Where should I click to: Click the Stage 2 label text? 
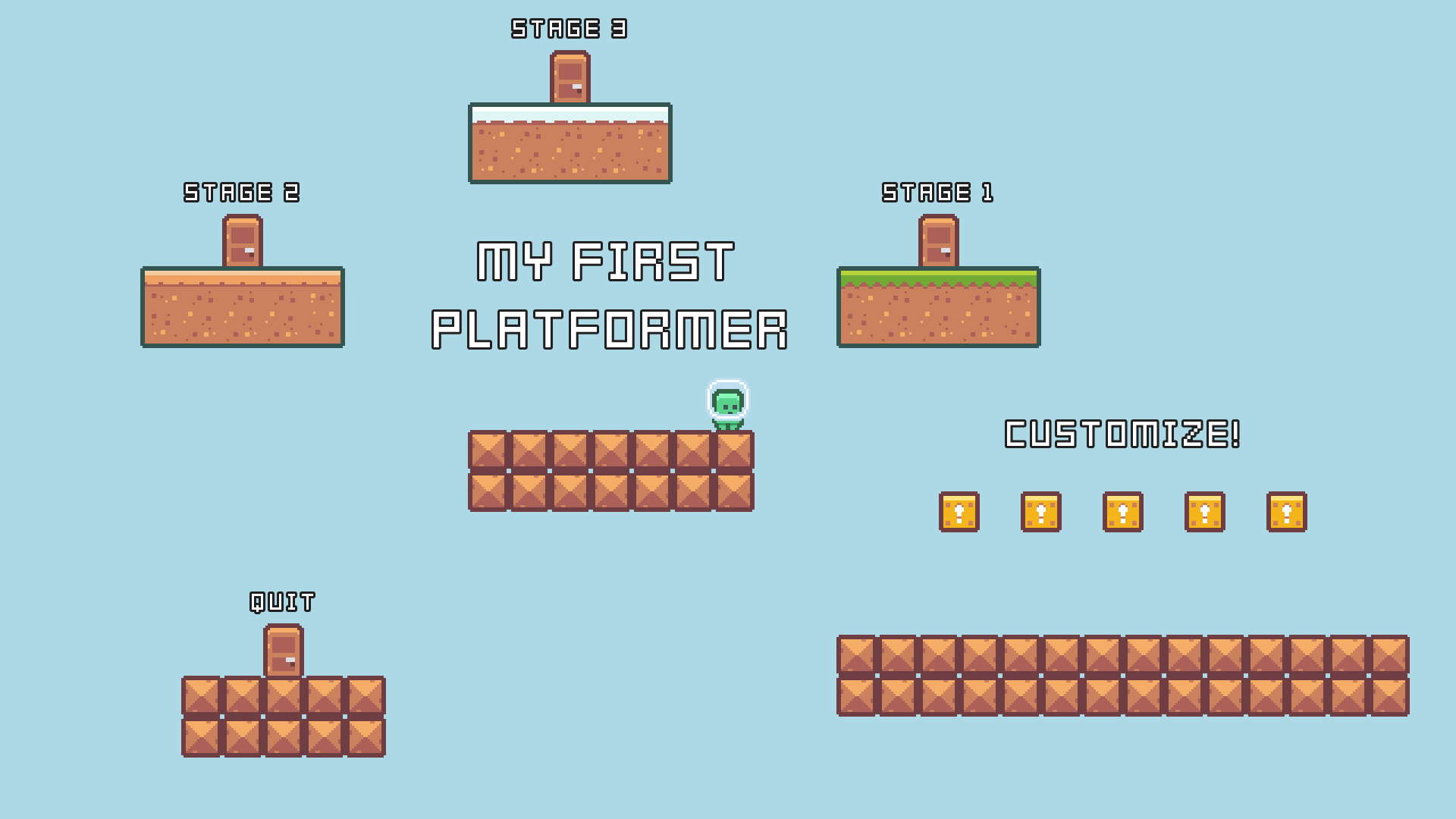coord(243,193)
